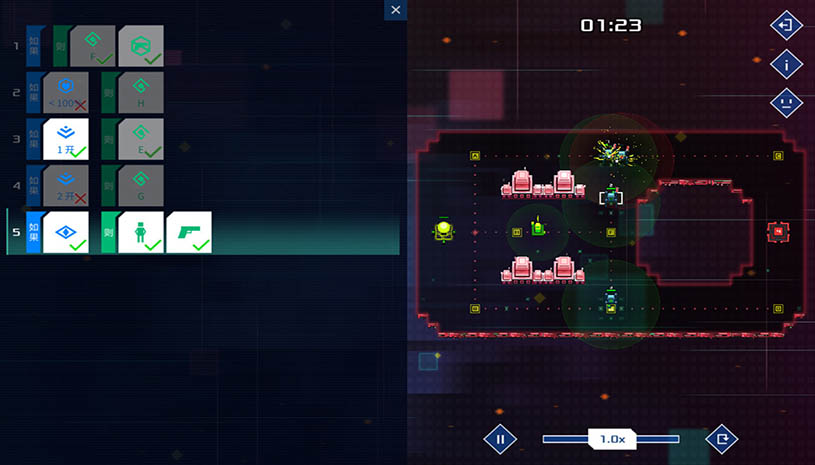Select the green hexagon action in rule 1

pos(140,46)
